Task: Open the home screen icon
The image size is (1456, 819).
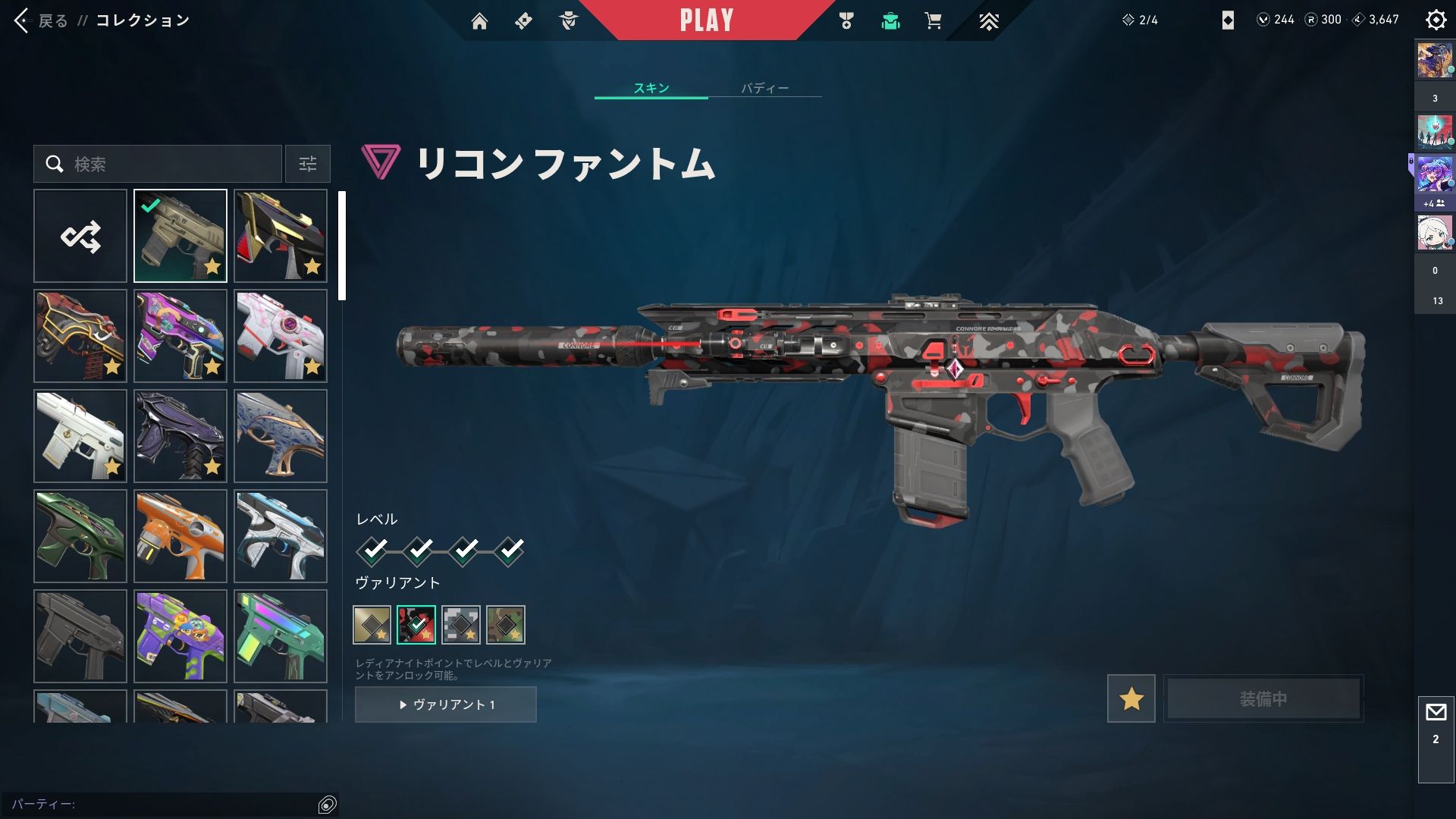Action: click(x=479, y=21)
